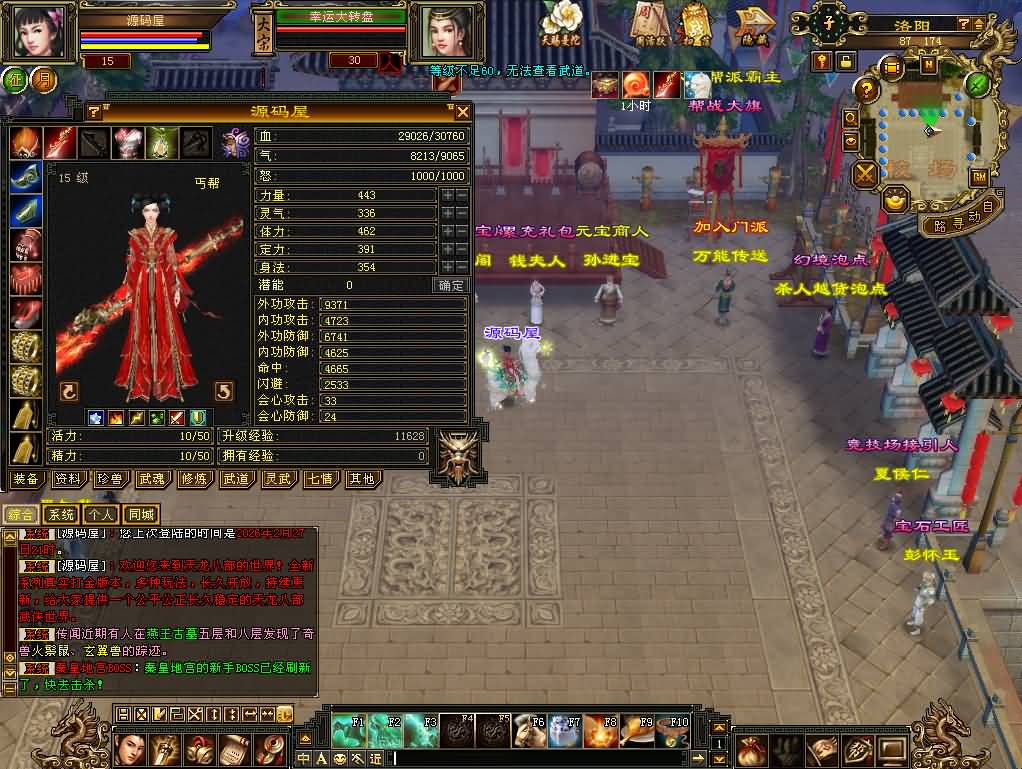Close the 源码屋 character panel
This screenshot has height=769, width=1022.
coord(462,112)
